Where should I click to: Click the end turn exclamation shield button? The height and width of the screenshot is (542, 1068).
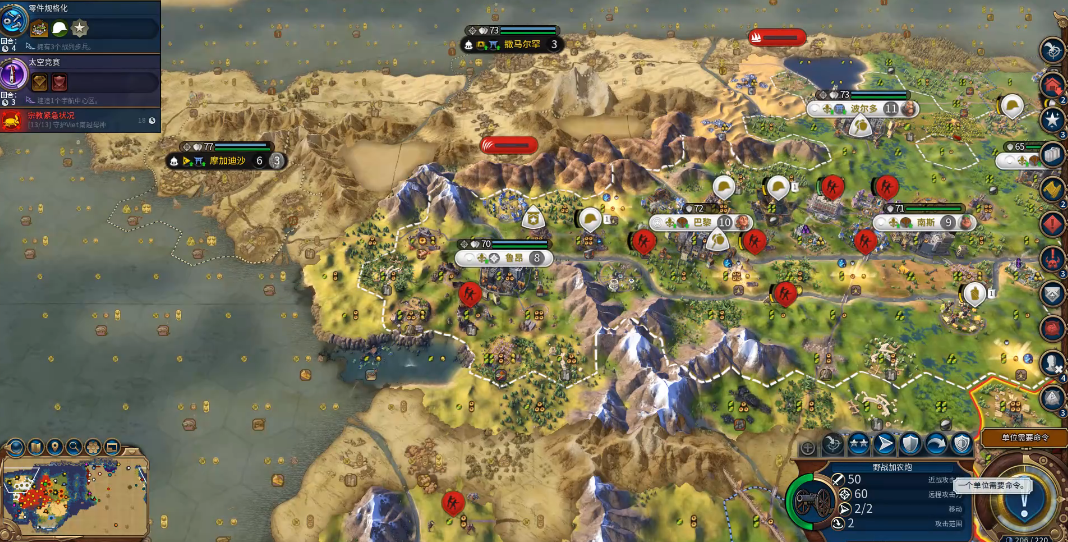click(1022, 494)
